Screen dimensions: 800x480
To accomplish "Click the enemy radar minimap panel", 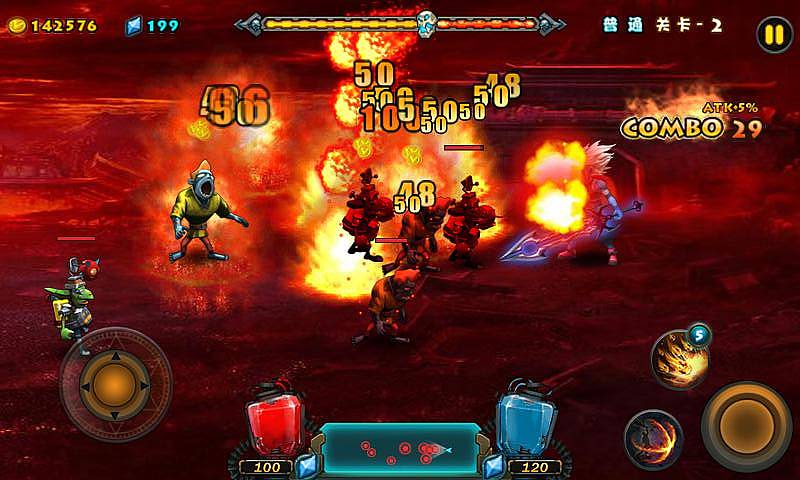I will tap(399, 449).
